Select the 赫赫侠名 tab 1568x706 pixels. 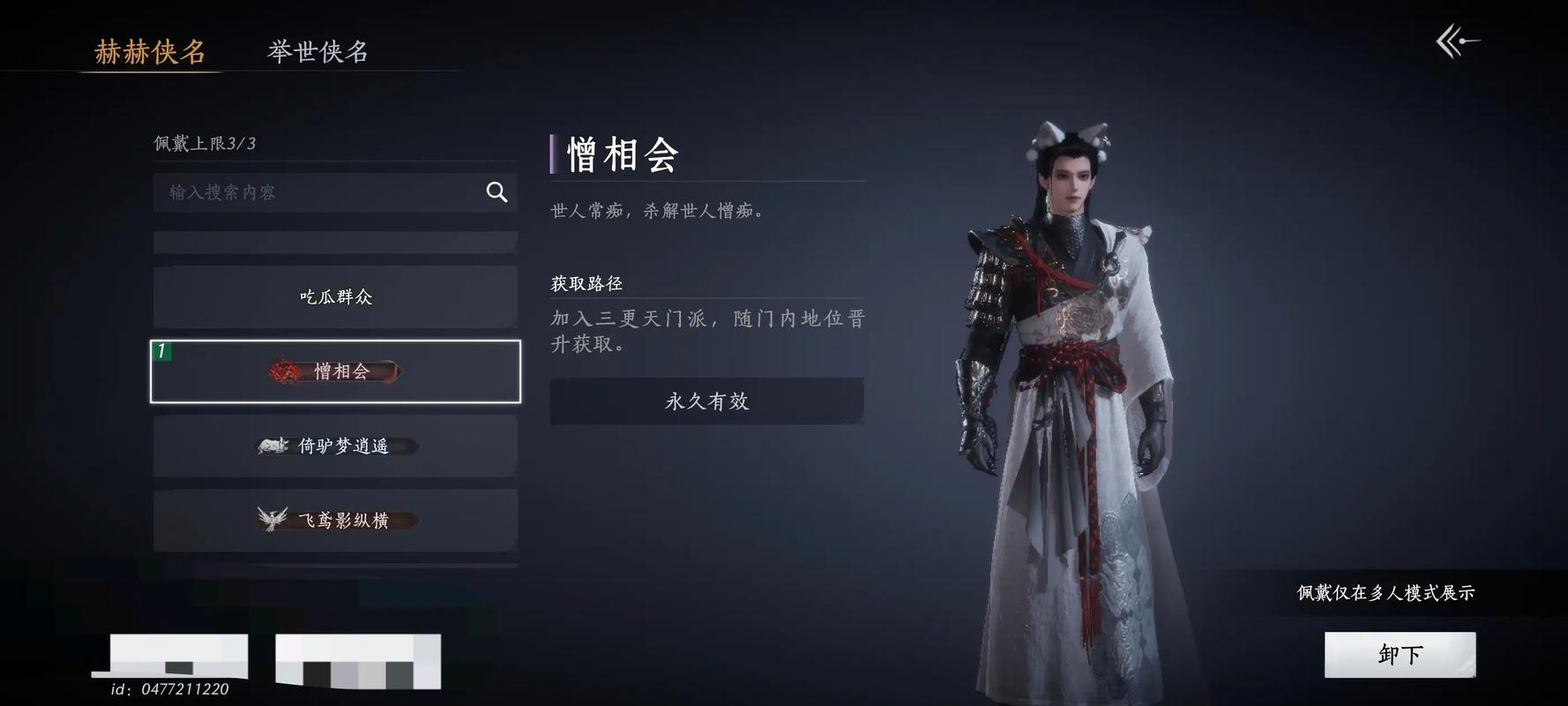152,52
